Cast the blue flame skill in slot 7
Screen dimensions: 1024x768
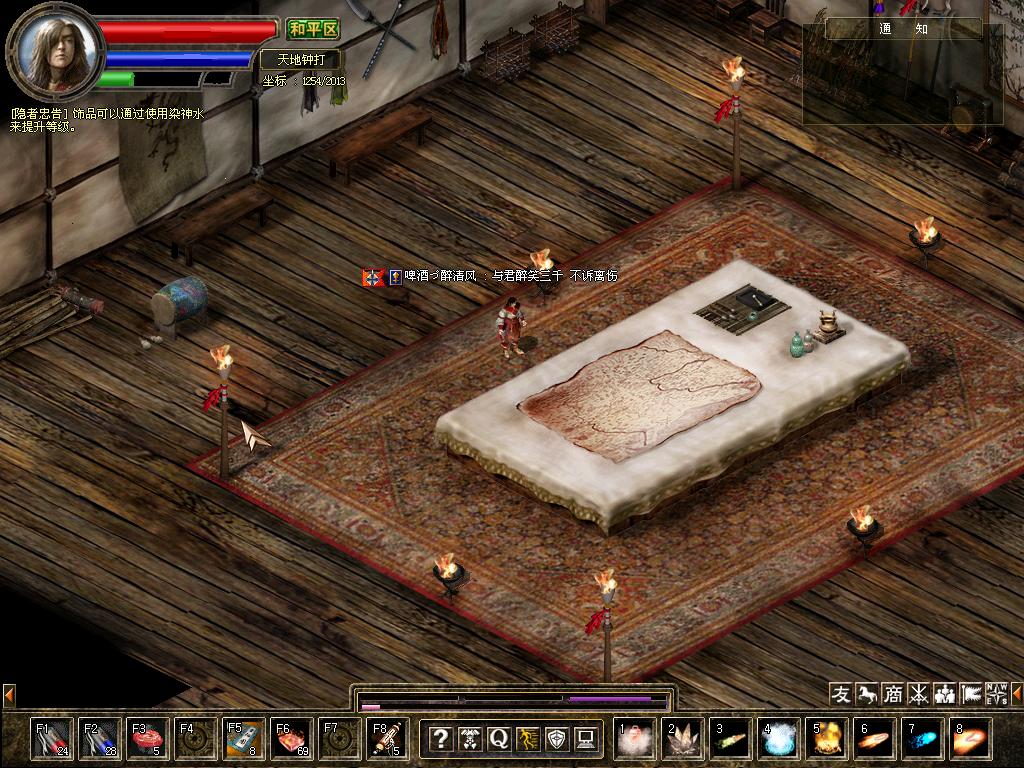point(922,738)
